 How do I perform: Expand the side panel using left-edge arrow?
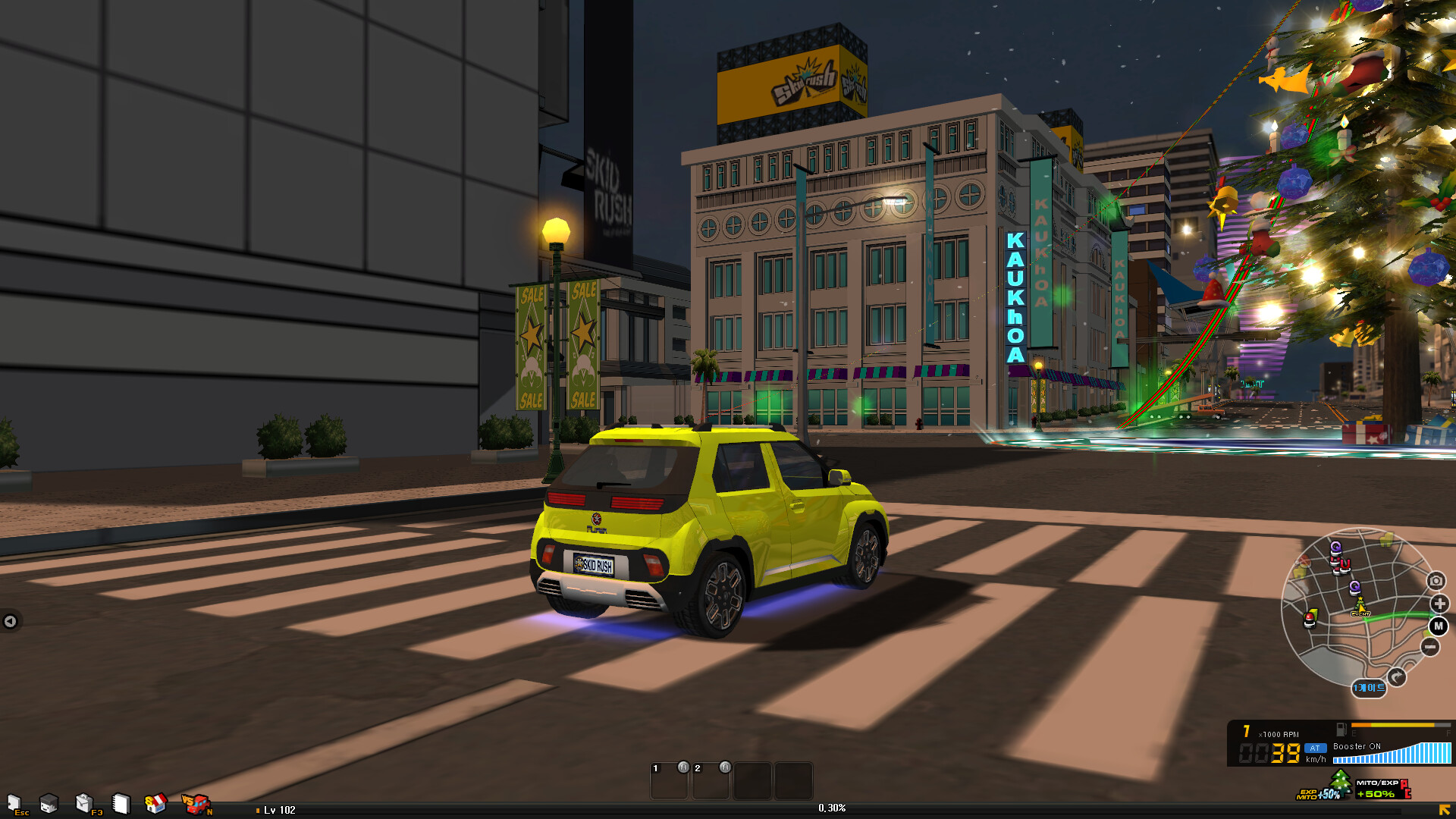click(x=11, y=621)
